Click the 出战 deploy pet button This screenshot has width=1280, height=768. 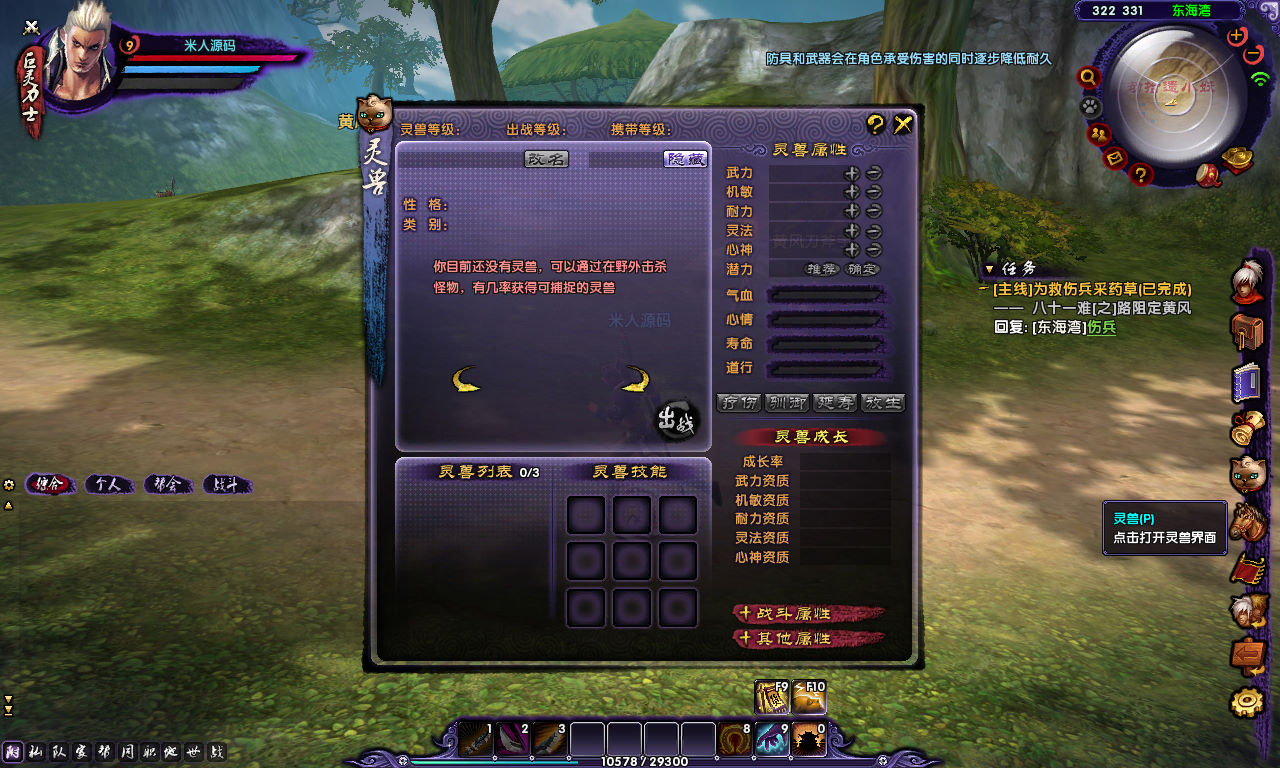[x=677, y=422]
